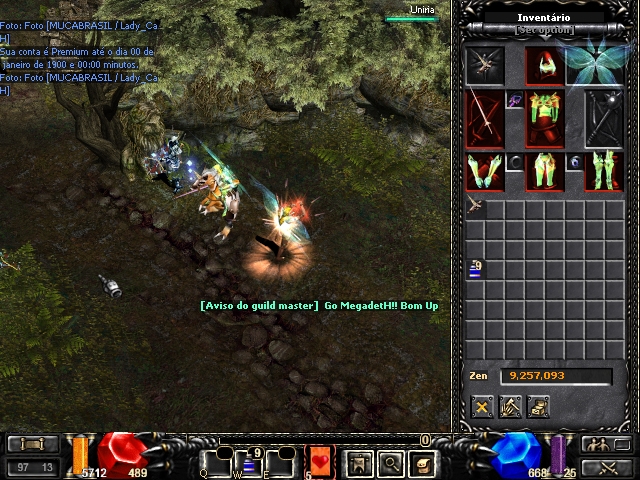Select the red heart skill icon

click(x=320, y=462)
